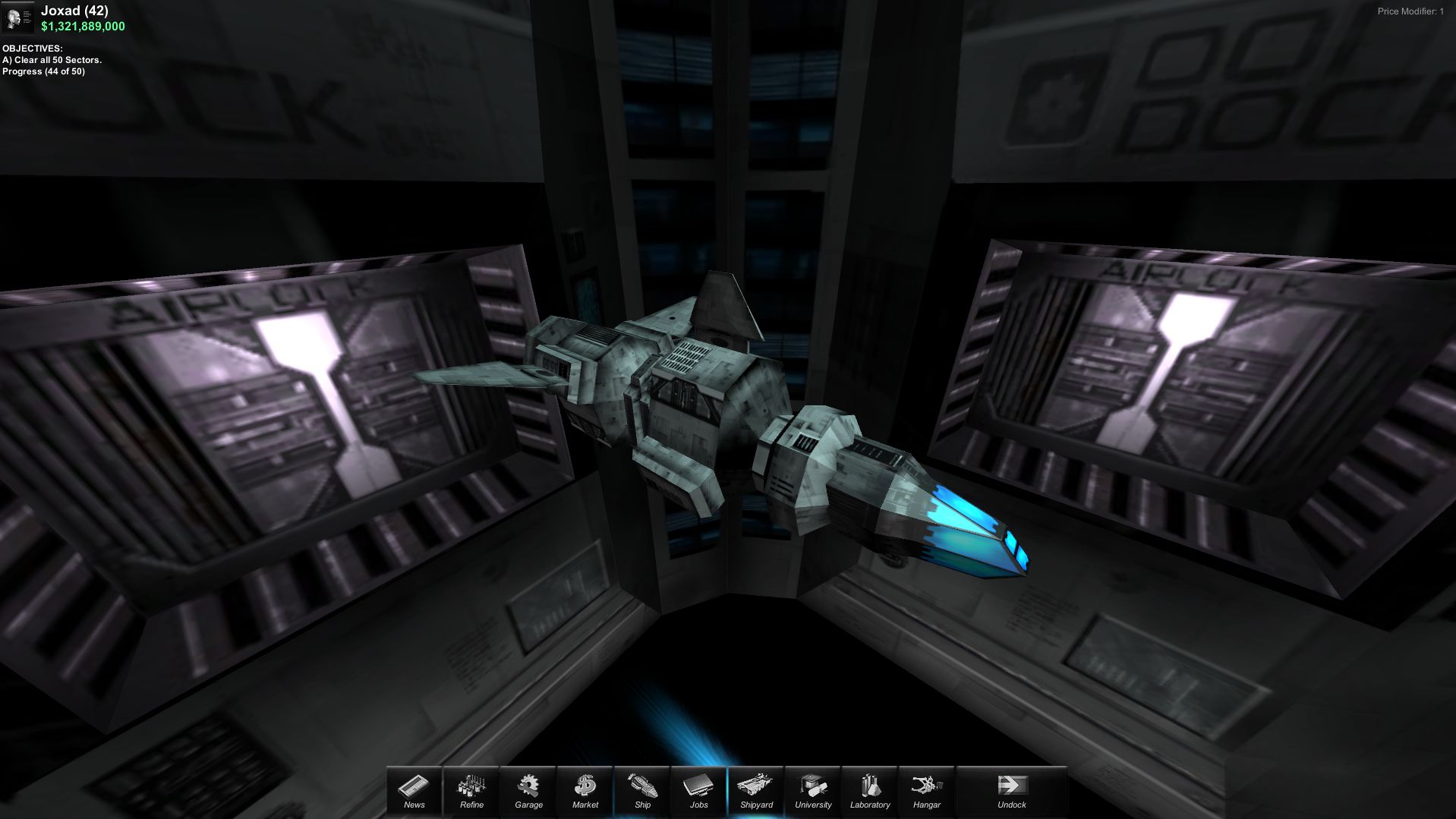This screenshot has width=1456, height=819.
Task: Click the Joxad player portrait
Action: pos(18,17)
